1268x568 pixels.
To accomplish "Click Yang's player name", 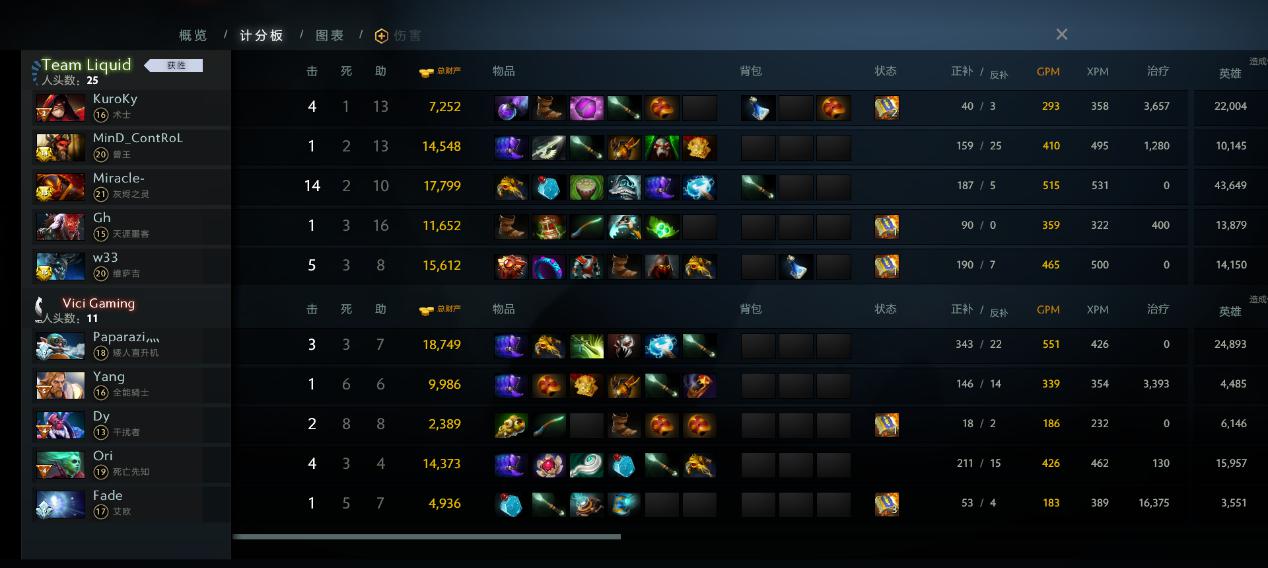I will (109, 377).
